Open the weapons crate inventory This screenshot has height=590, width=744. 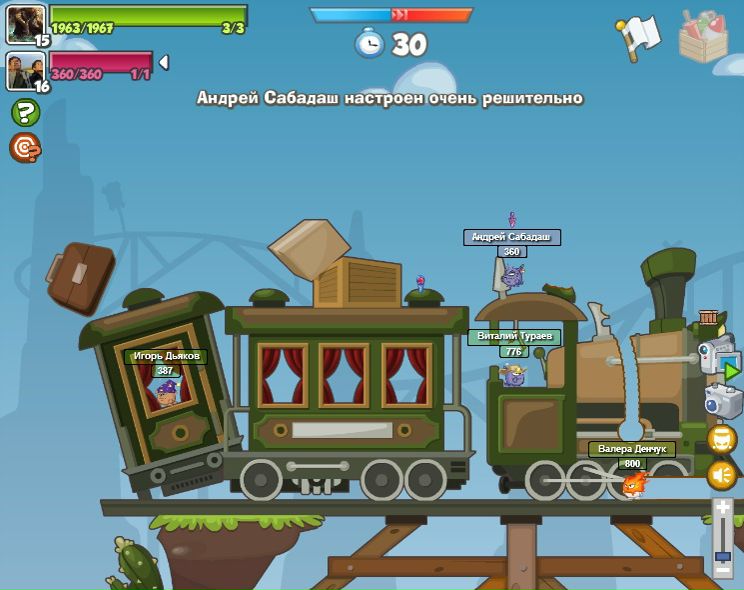pos(703,38)
